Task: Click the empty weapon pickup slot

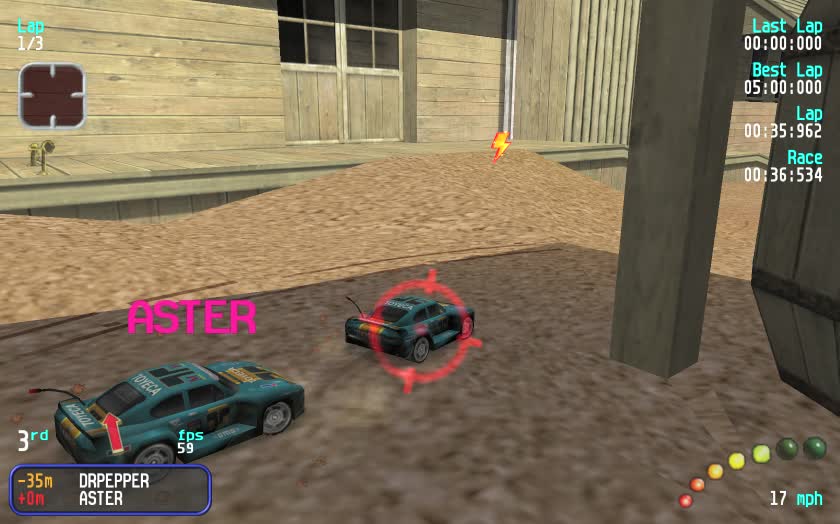Action: pyautogui.click(x=52, y=96)
